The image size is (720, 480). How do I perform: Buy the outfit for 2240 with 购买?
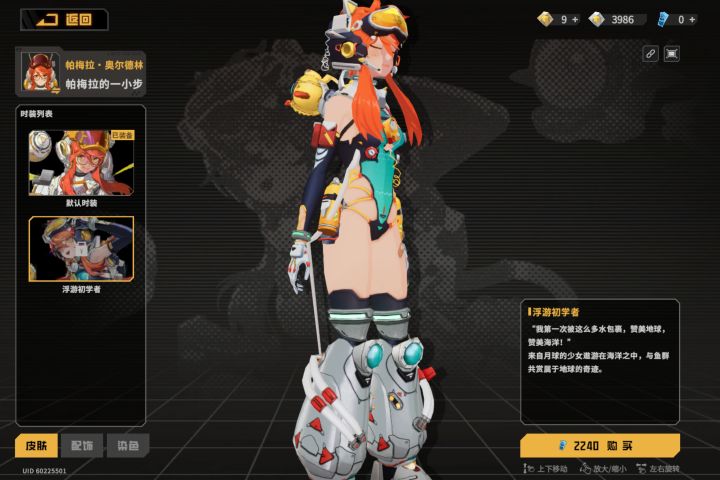[600, 445]
